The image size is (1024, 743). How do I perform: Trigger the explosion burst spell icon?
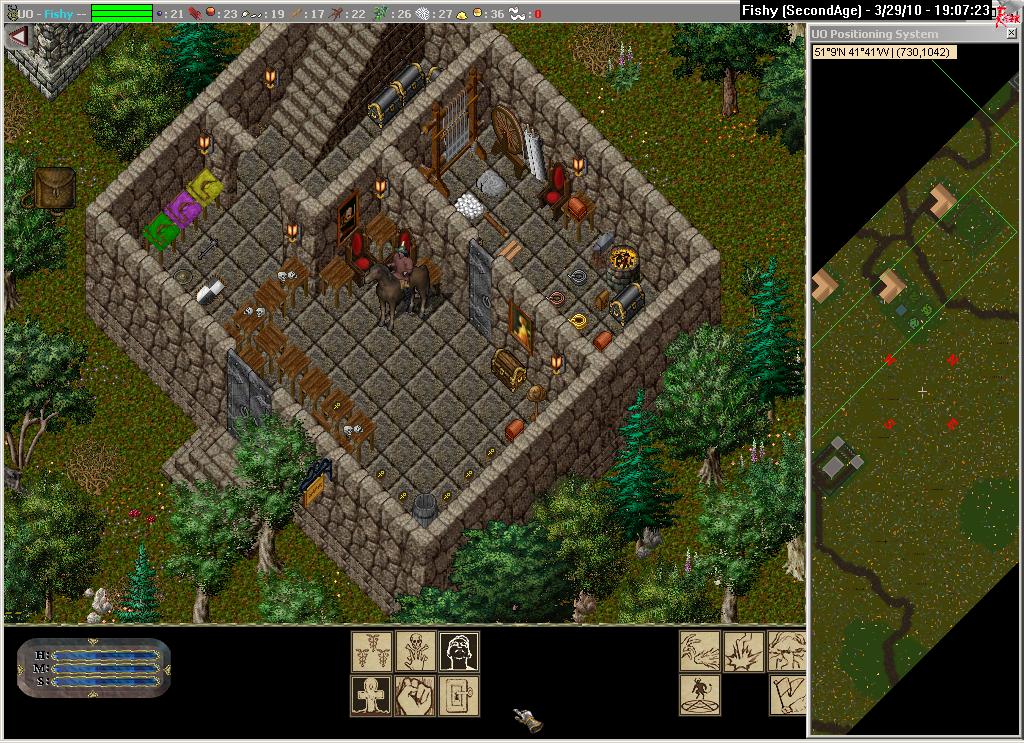coord(743,651)
